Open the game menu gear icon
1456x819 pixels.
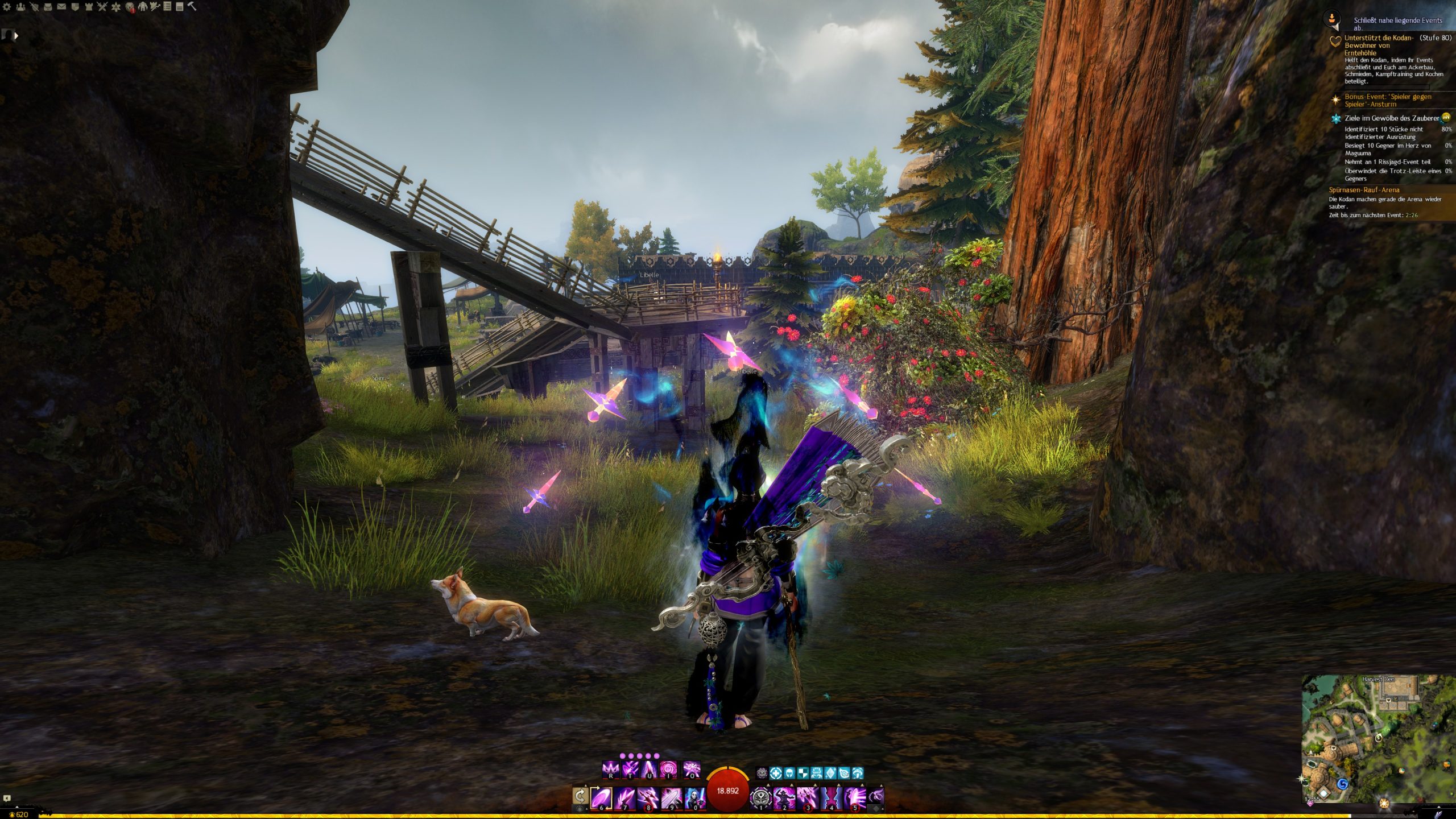(7, 7)
